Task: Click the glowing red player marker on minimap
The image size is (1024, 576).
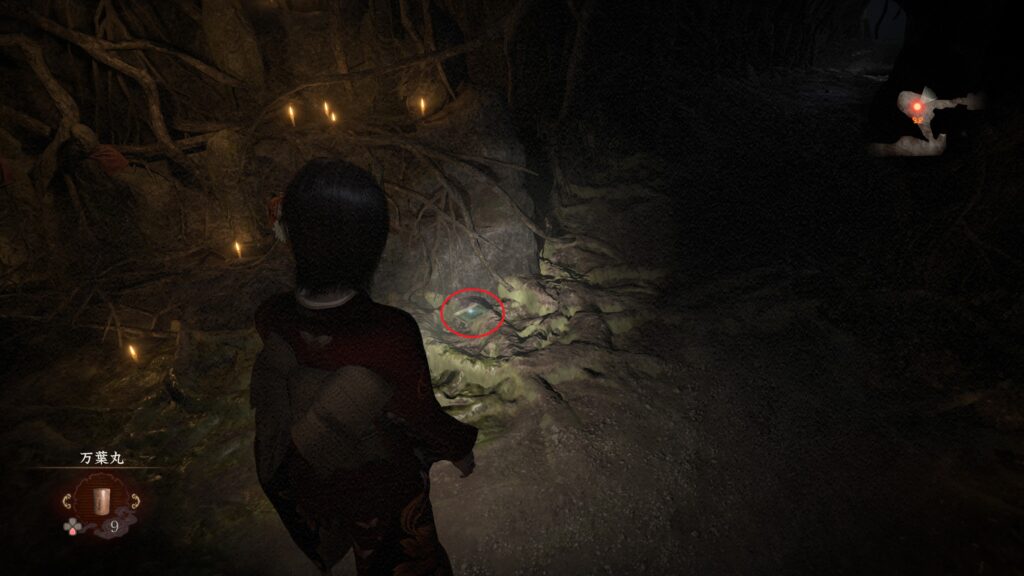Action: (x=916, y=104)
